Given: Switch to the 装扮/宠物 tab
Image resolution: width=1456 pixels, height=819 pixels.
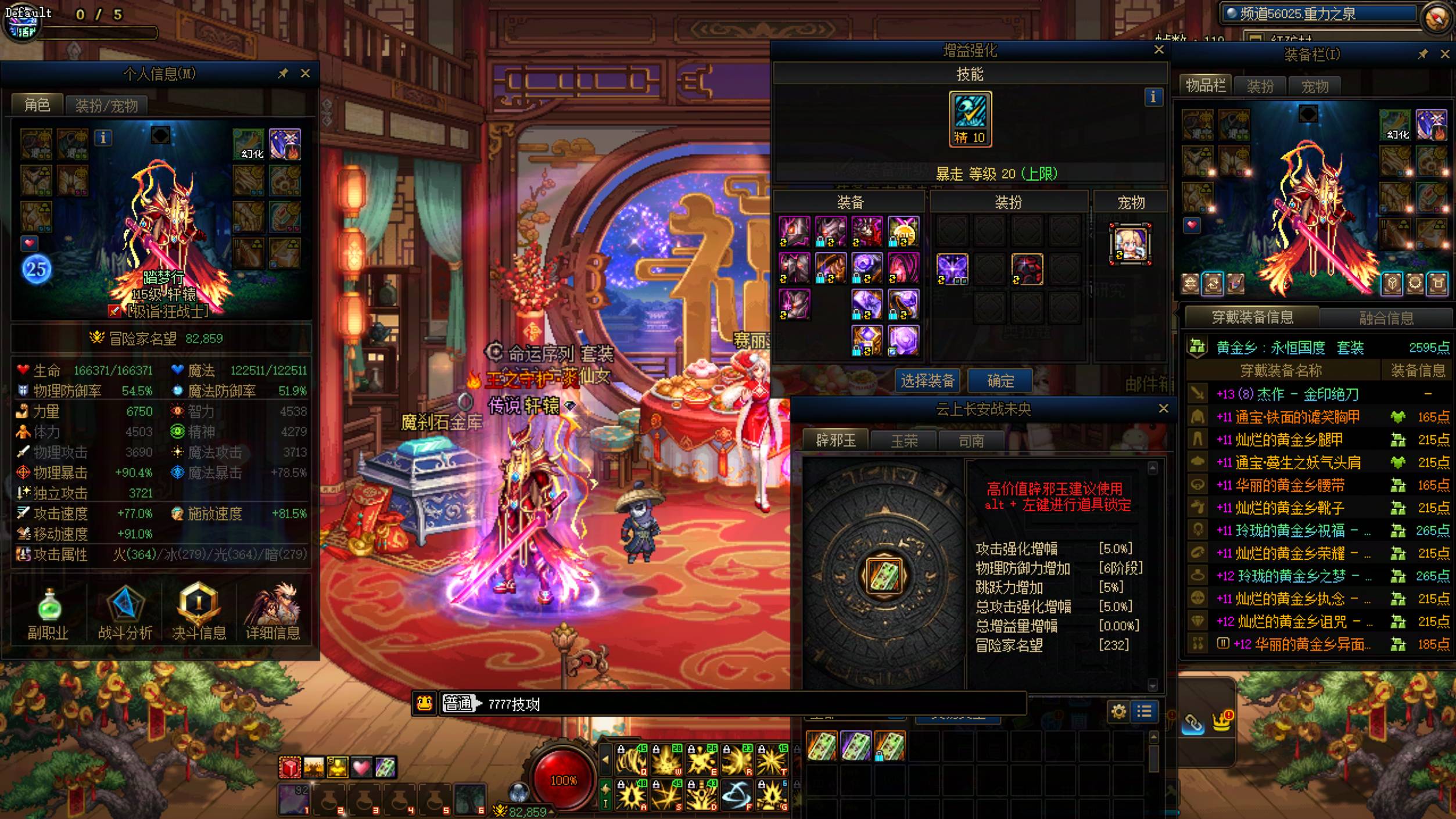Looking at the screenshot, I should click(x=106, y=106).
